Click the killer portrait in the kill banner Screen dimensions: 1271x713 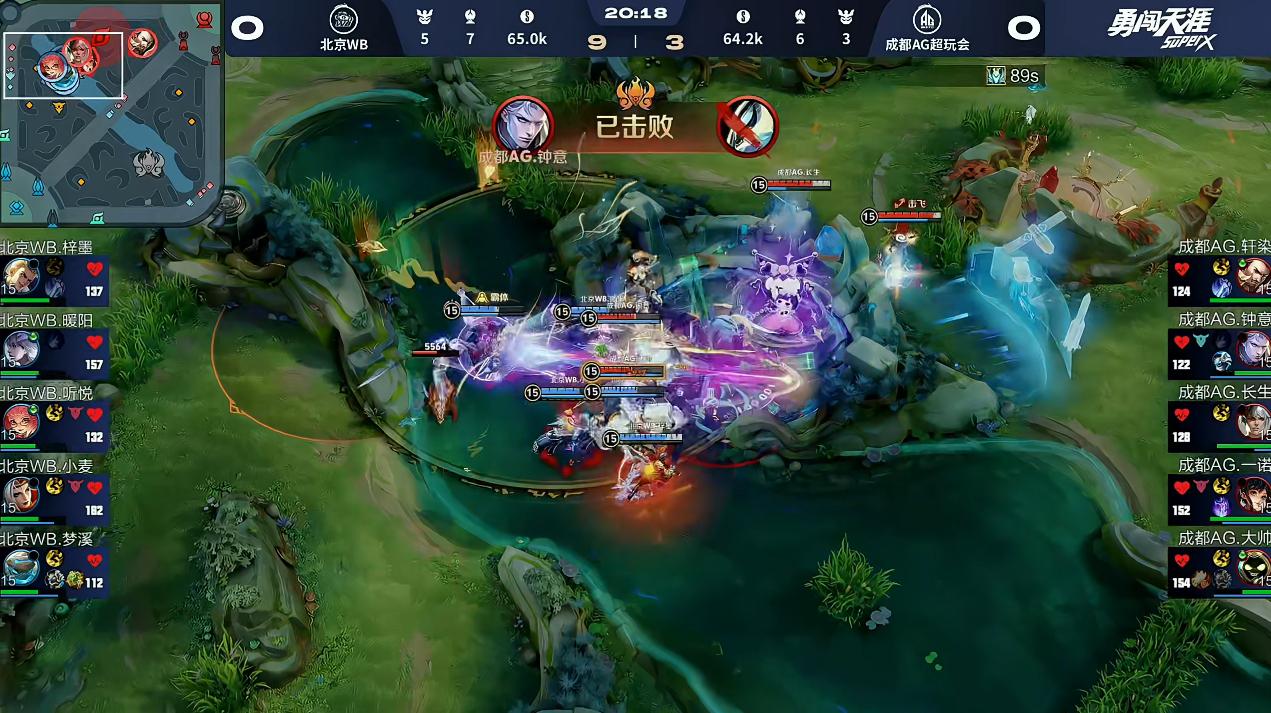pos(523,126)
